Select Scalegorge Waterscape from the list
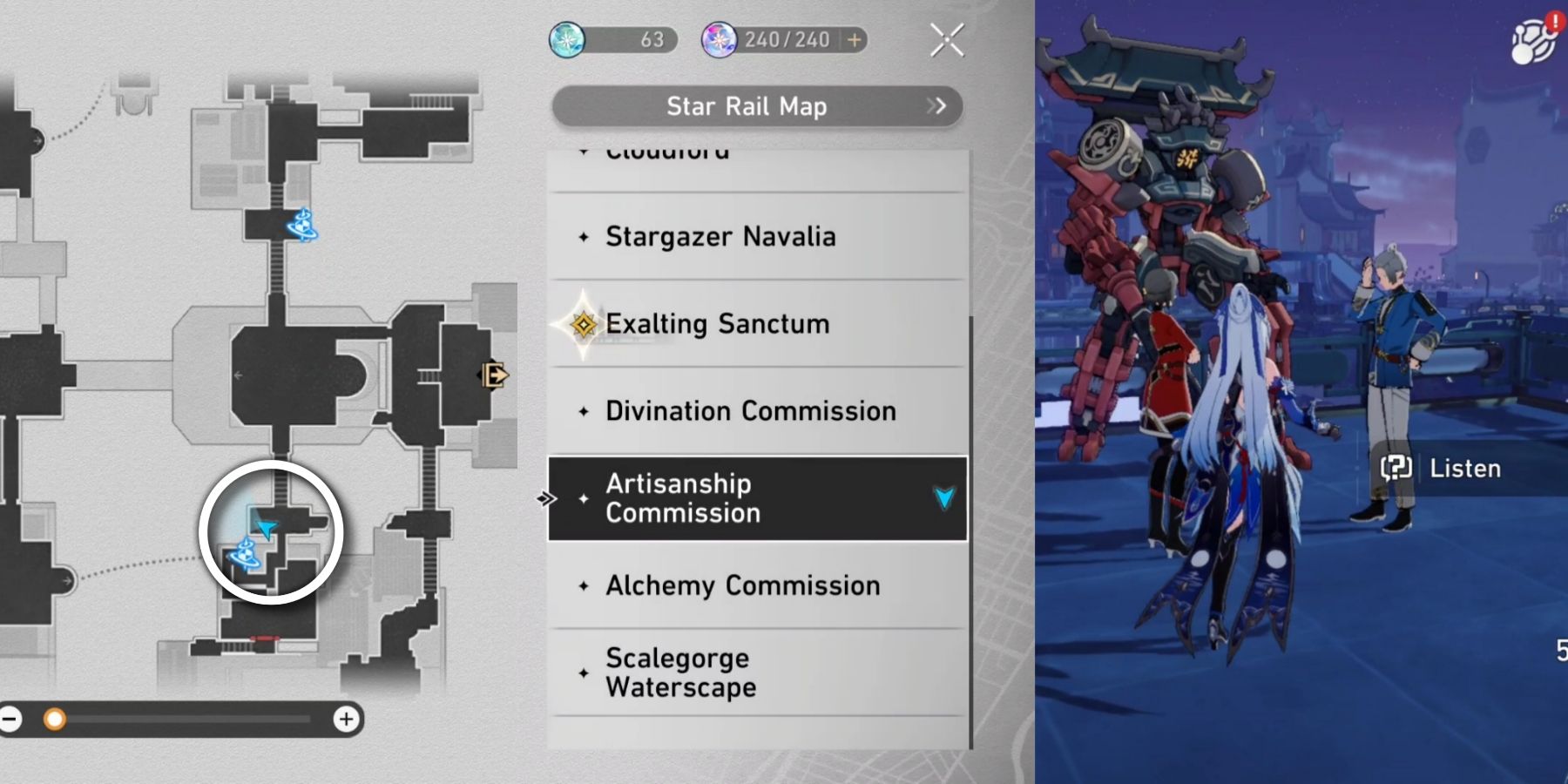The image size is (1568, 784). pyautogui.click(x=678, y=672)
